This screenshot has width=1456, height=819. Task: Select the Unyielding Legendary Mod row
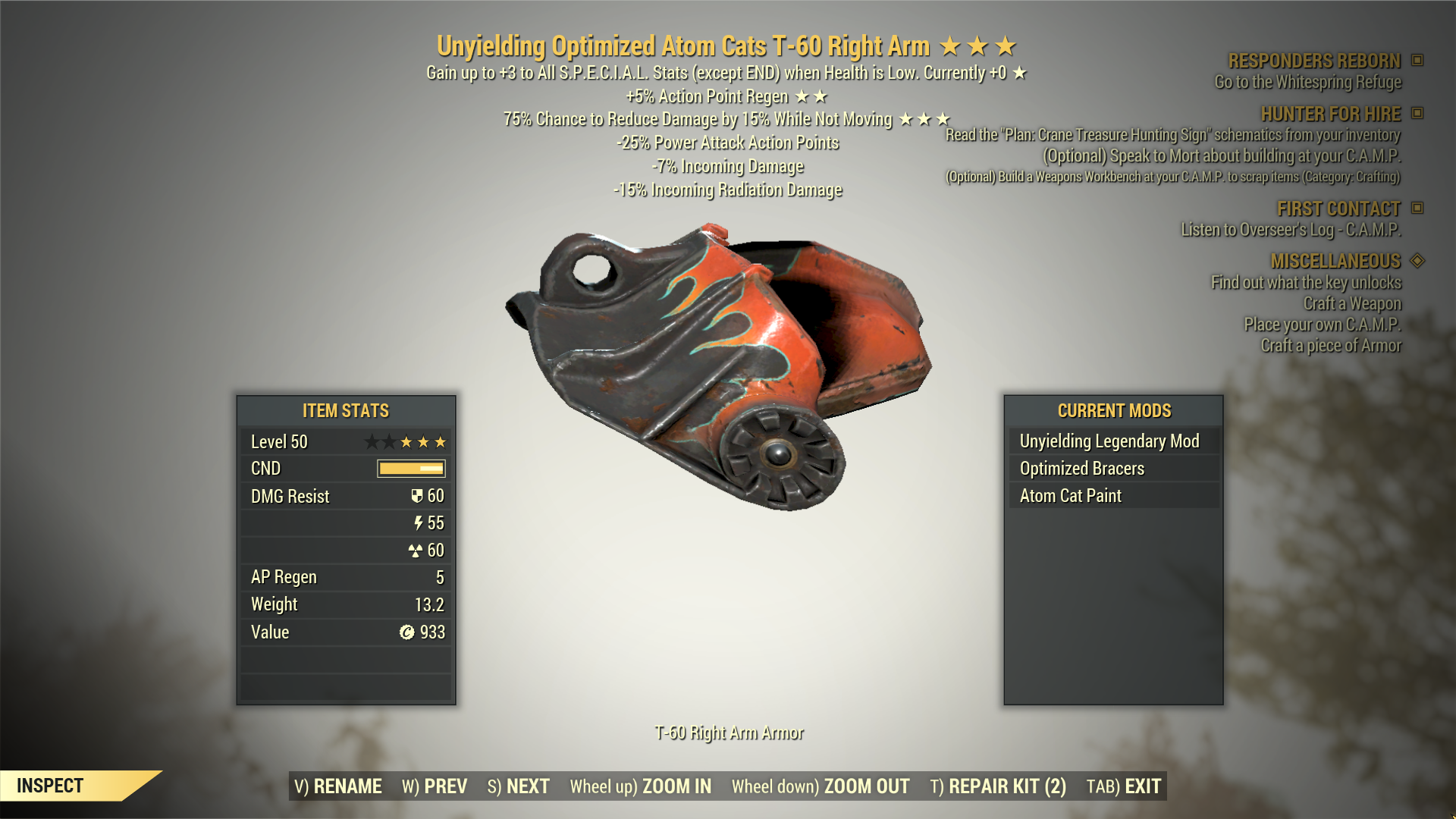pyautogui.click(x=1109, y=441)
